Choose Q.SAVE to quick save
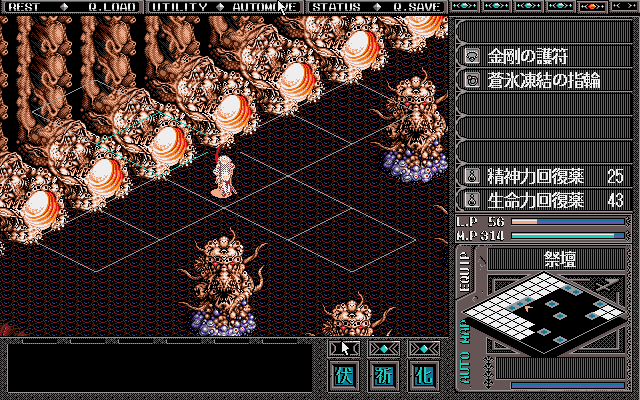This screenshot has height=400, width=640. [415, 7]
